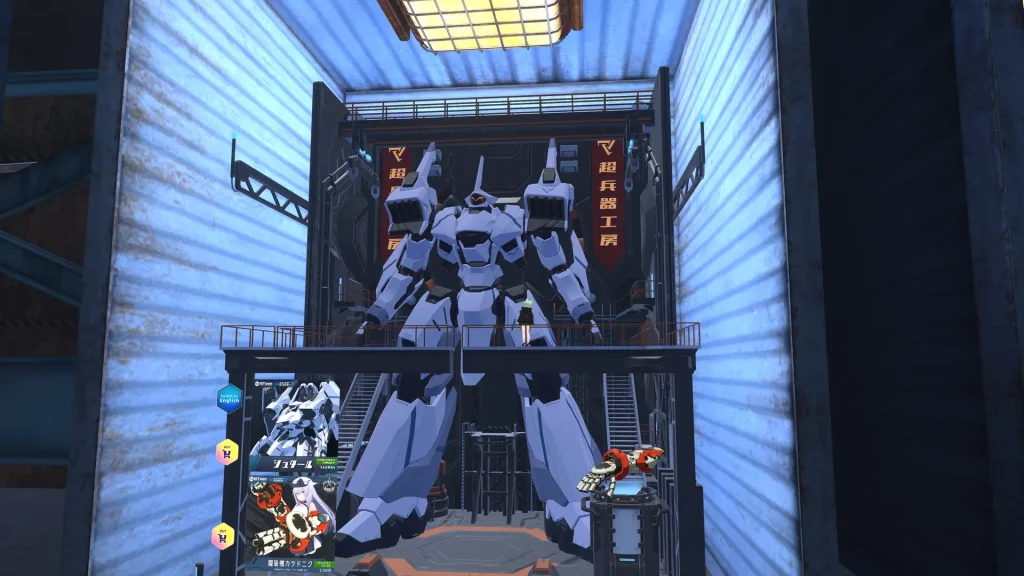Click the BUY cart button beside the white mech poster
Image resolution: width=1024 pixels, height=576 pixels.
227,452
